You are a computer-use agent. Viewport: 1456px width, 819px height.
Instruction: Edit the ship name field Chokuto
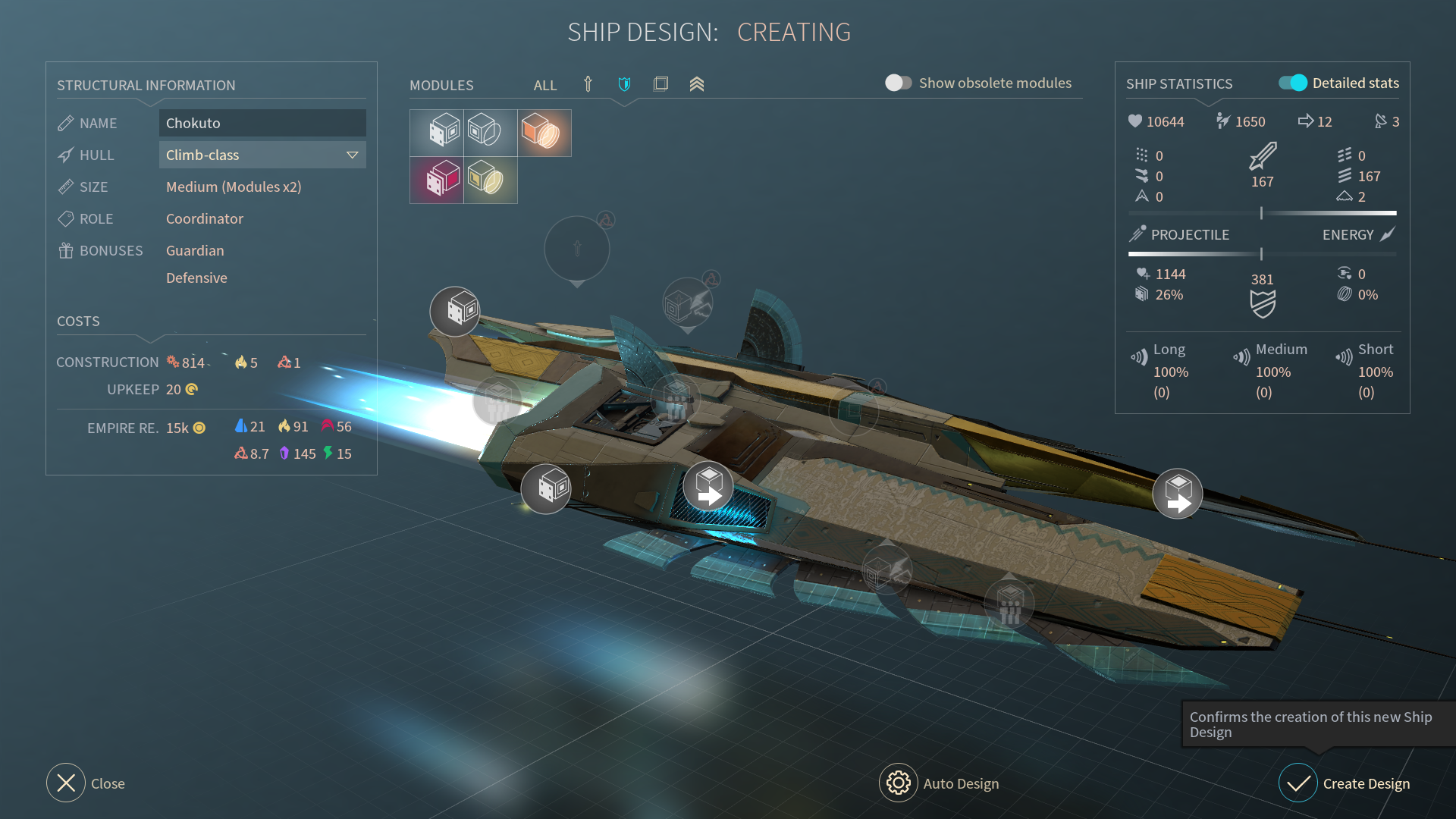tap(262, 123)
